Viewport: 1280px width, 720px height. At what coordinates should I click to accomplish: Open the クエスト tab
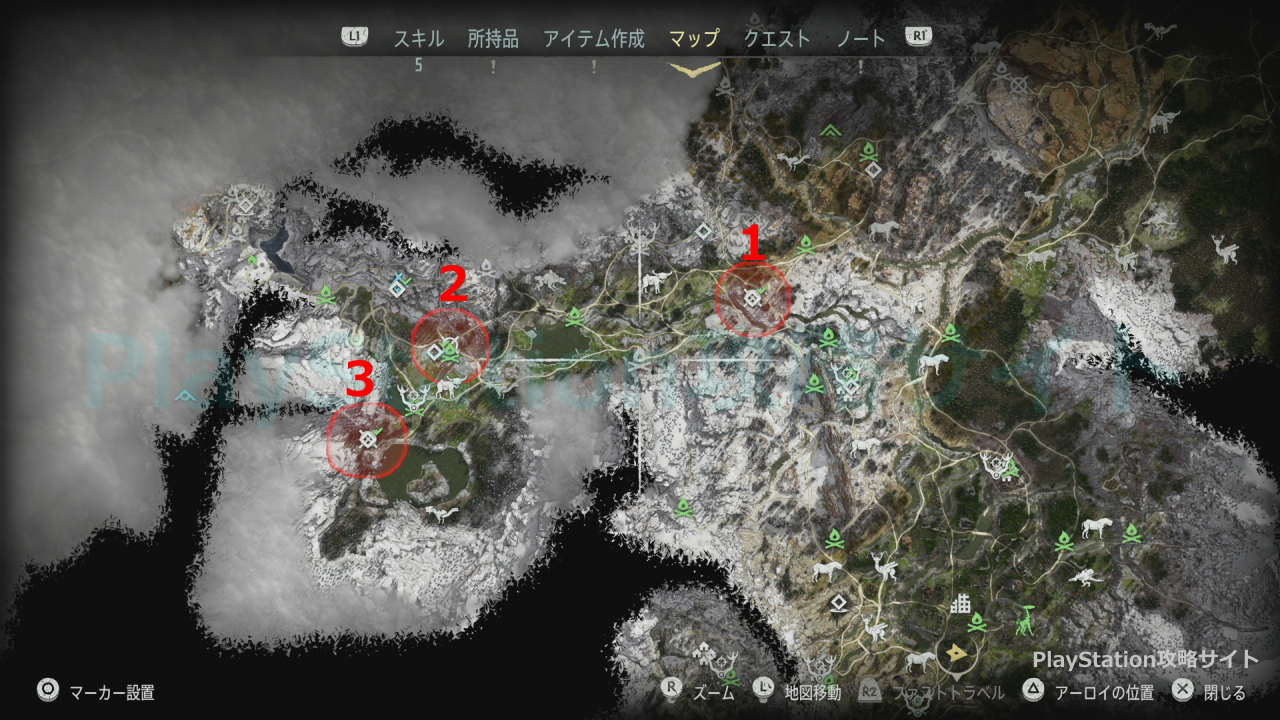point(777,39)
